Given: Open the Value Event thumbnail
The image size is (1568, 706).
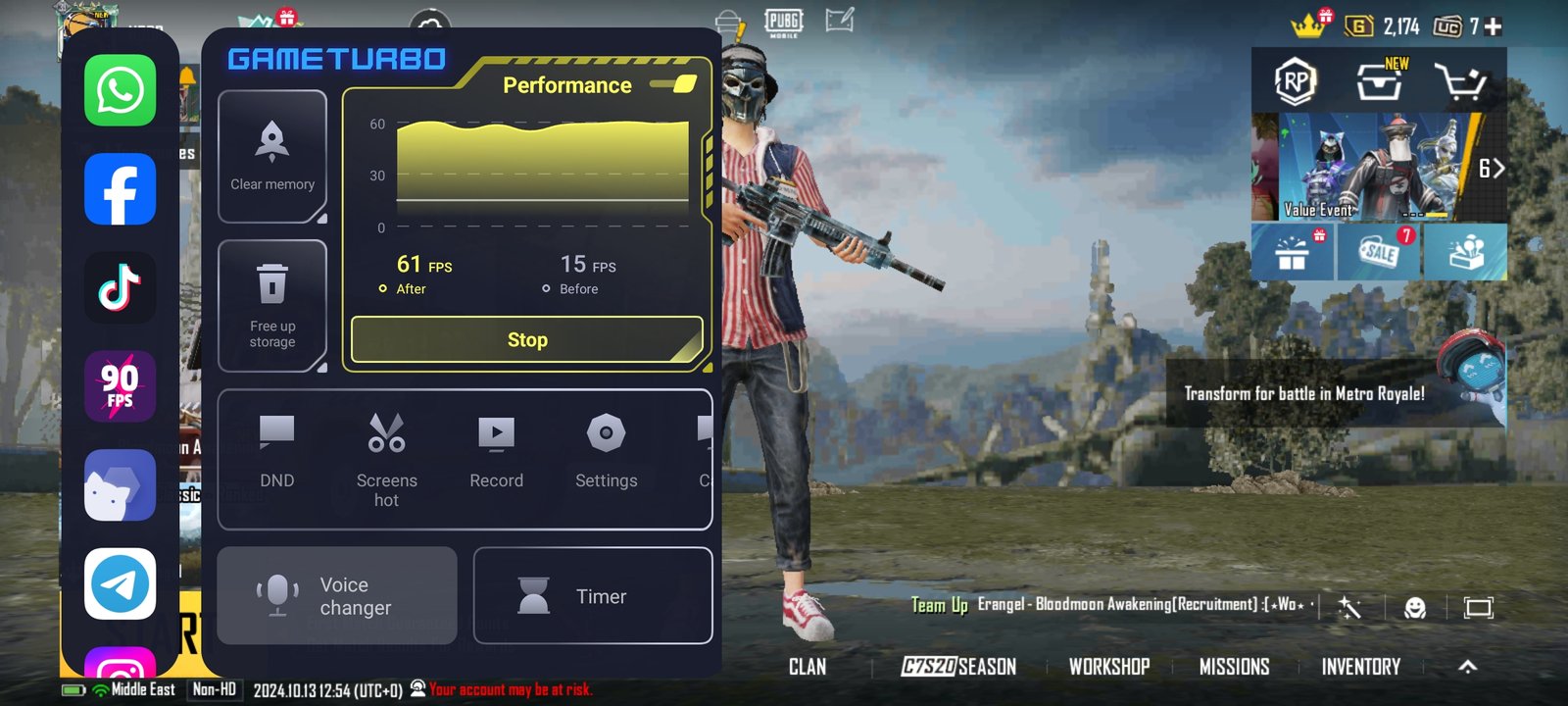Looking at the screenshot, I should click(1372, 167).
